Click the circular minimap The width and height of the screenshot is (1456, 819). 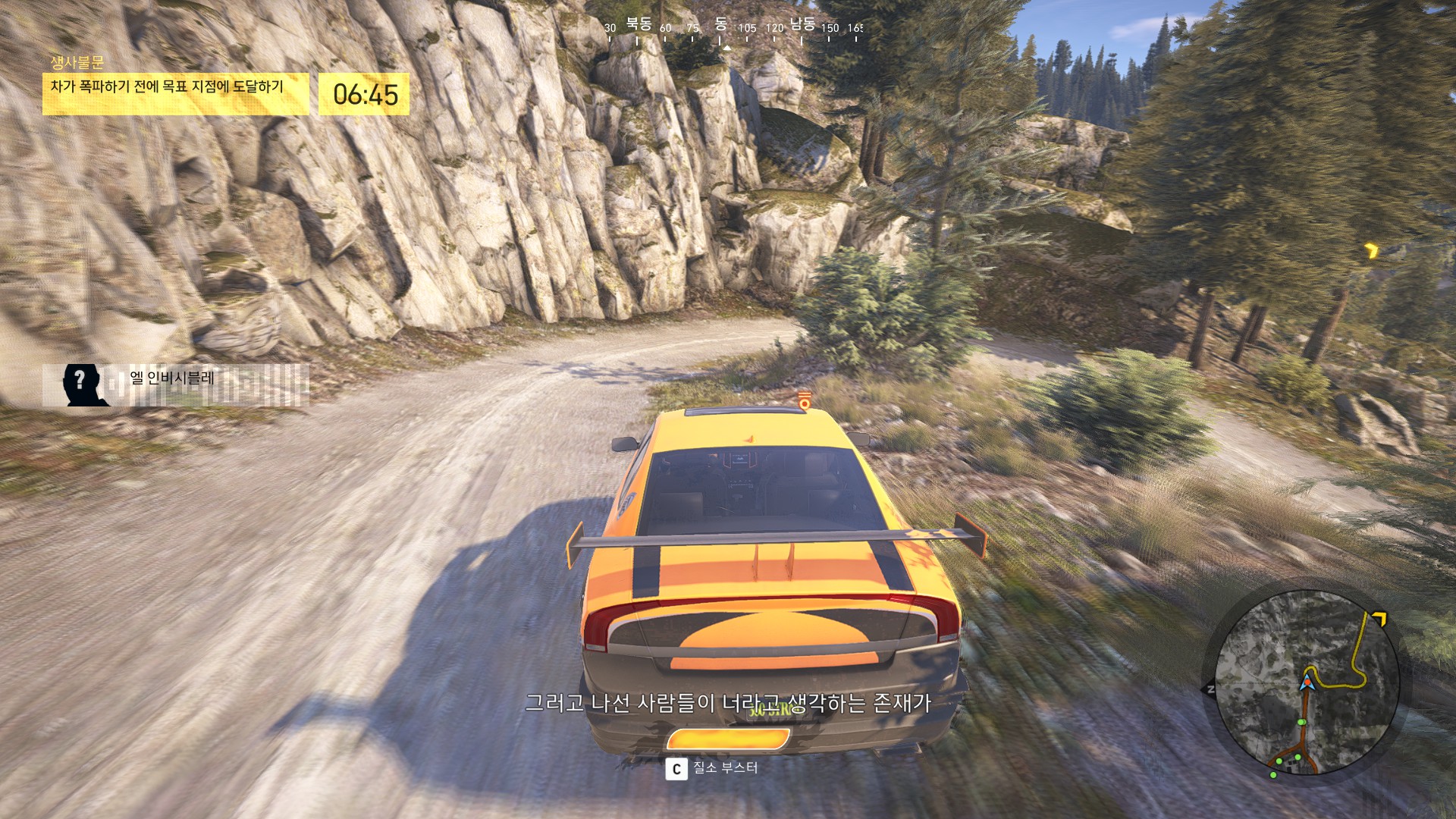[x=1307, y=682]
